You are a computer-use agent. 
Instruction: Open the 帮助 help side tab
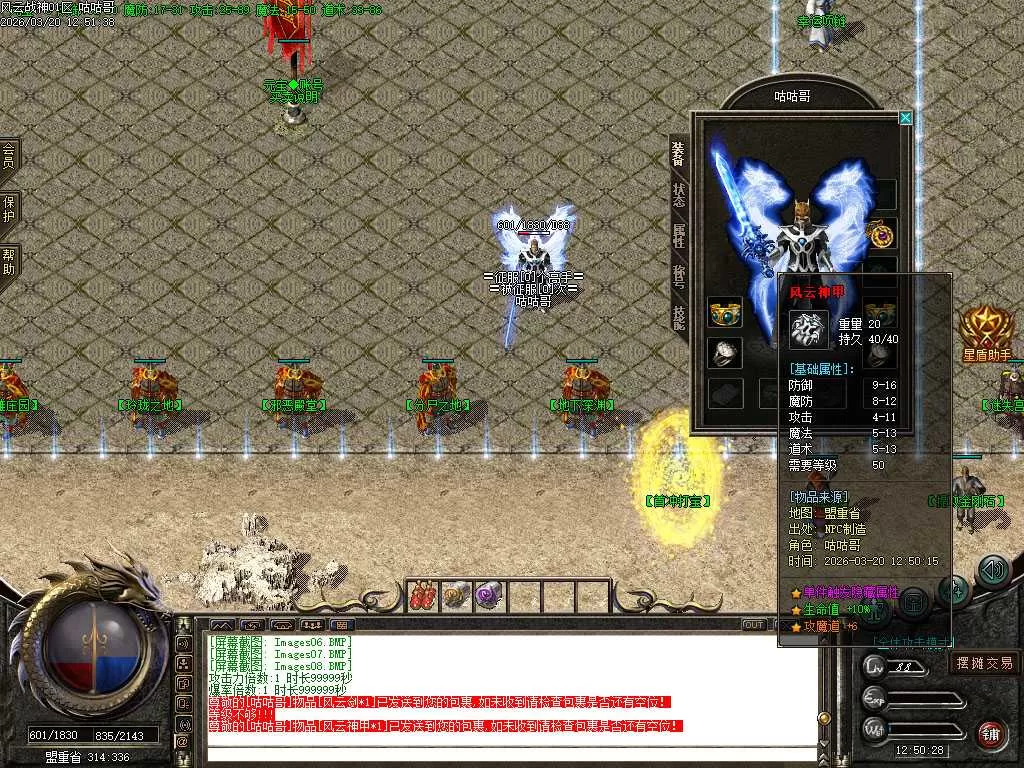9,262
